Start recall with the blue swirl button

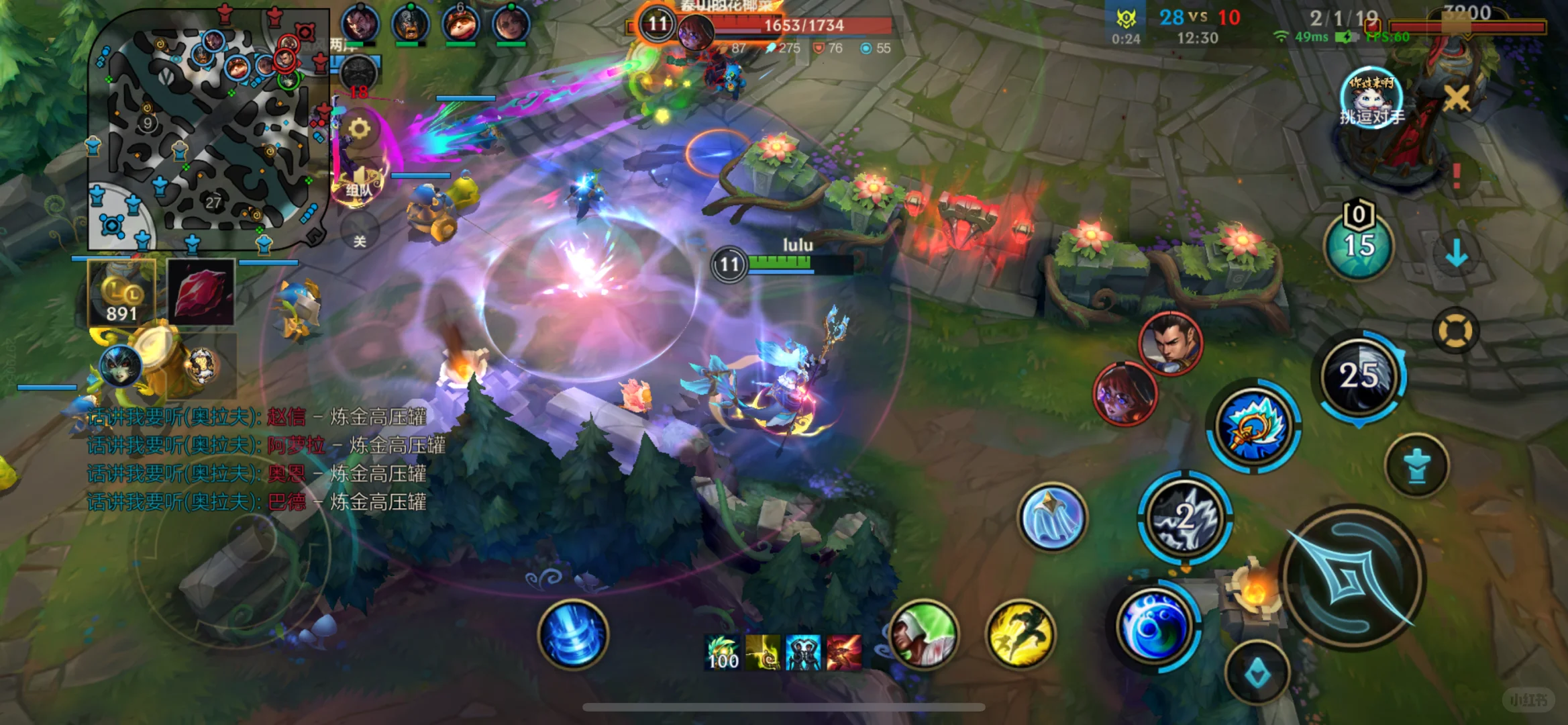(x=572, y=634)
